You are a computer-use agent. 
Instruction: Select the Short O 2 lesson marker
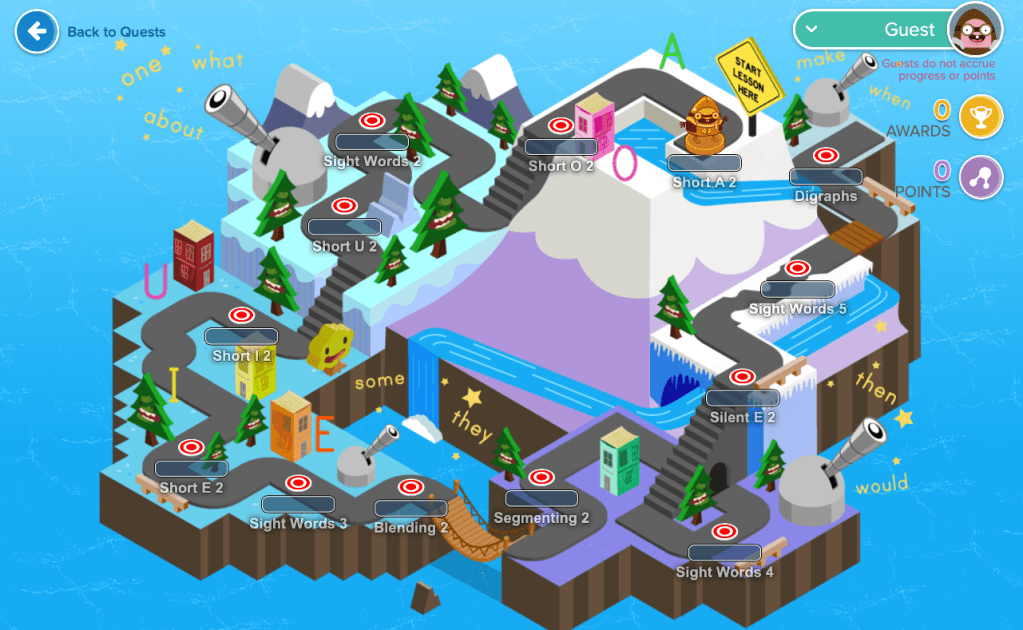coord(561,126)
